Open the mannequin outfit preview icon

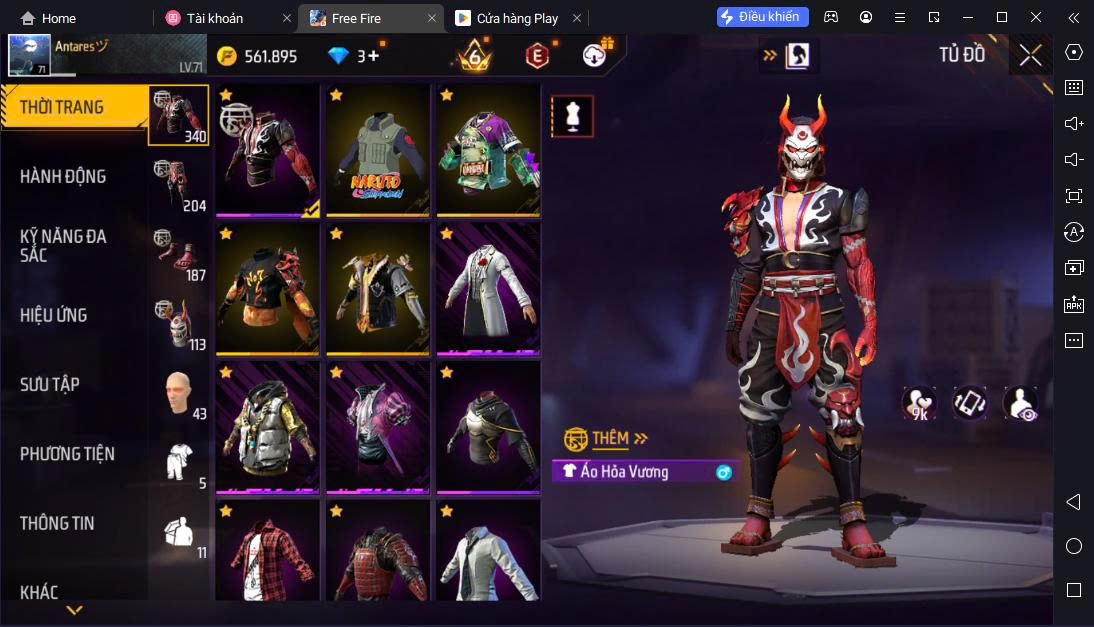[x=573, y=117]
